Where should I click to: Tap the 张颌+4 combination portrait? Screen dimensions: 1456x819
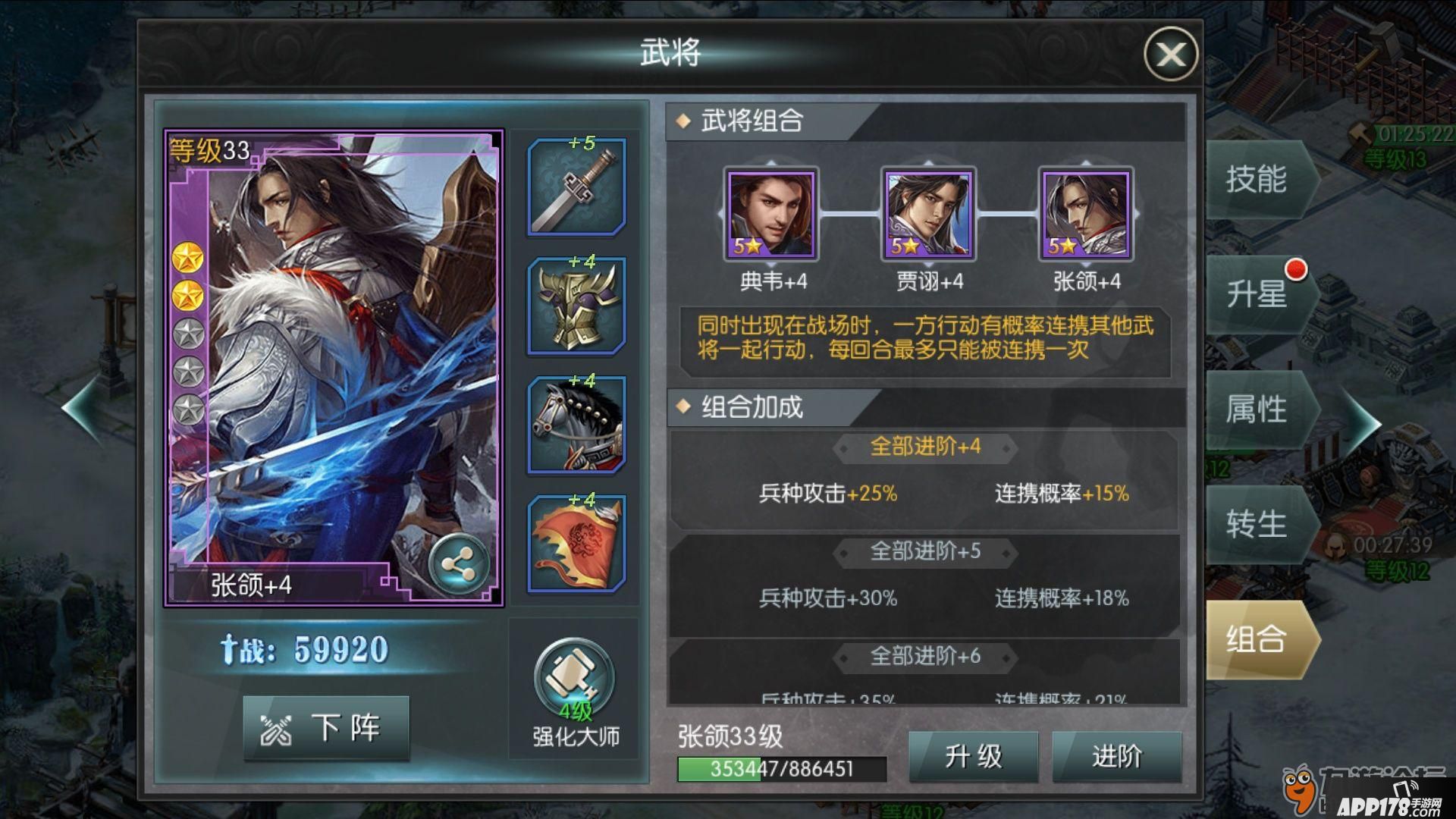tap(1086, 215)
